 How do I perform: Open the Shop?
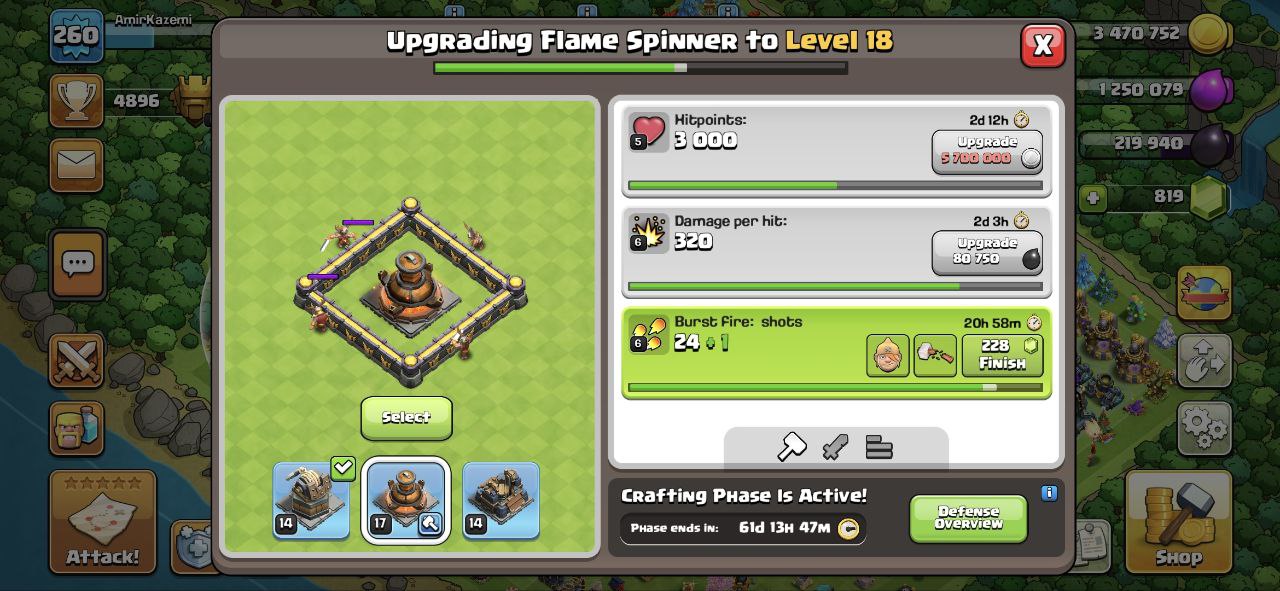(x=1179, y=521)
